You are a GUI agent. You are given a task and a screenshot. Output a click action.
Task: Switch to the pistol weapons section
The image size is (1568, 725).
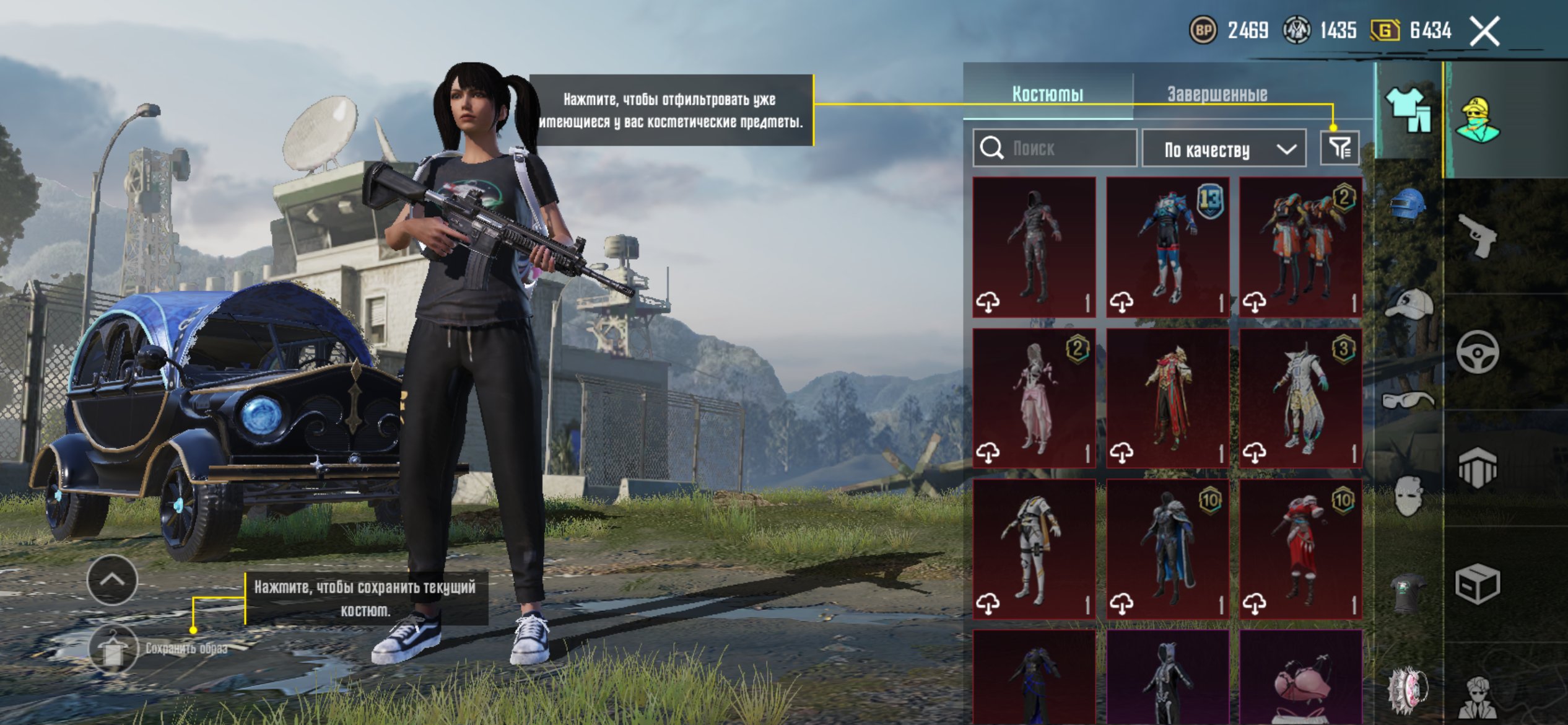tap(1478, 235)
